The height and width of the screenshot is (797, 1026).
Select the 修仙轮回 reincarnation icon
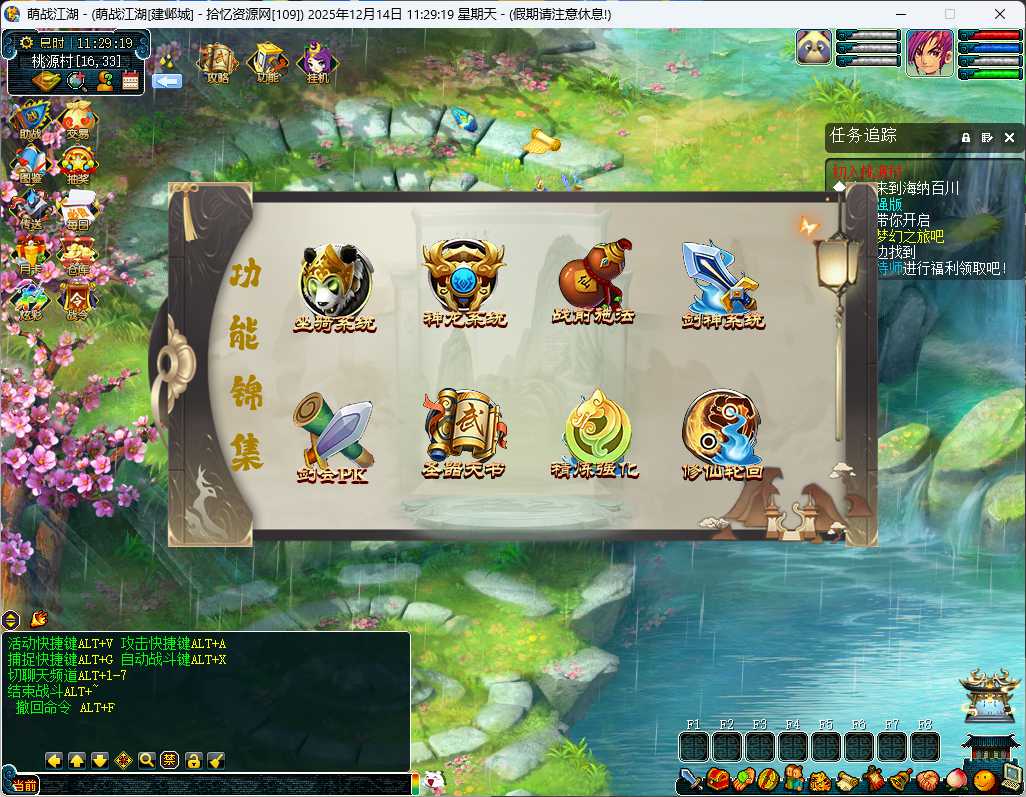pos(722,432)
